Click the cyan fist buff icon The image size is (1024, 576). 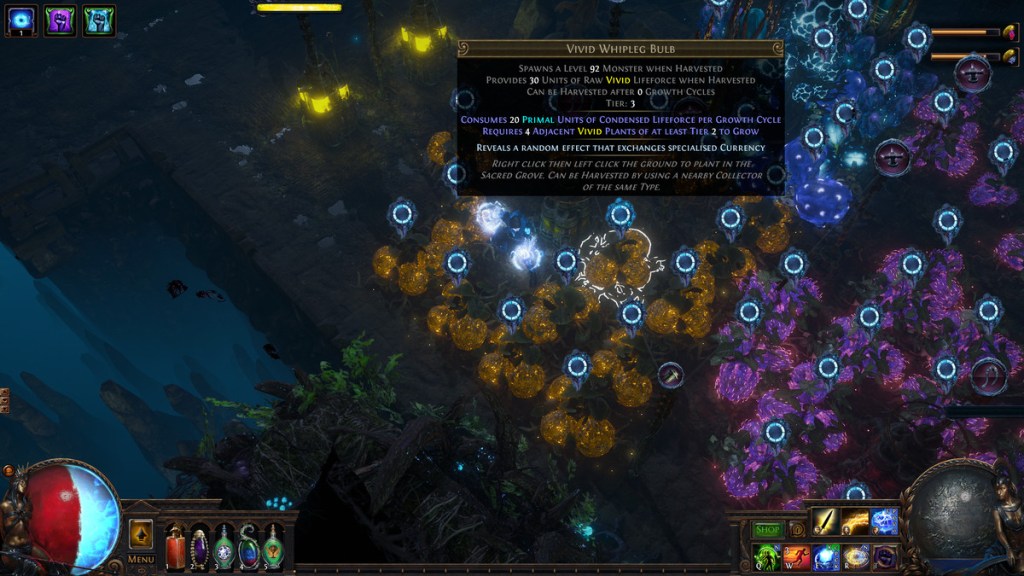(98, 19)
